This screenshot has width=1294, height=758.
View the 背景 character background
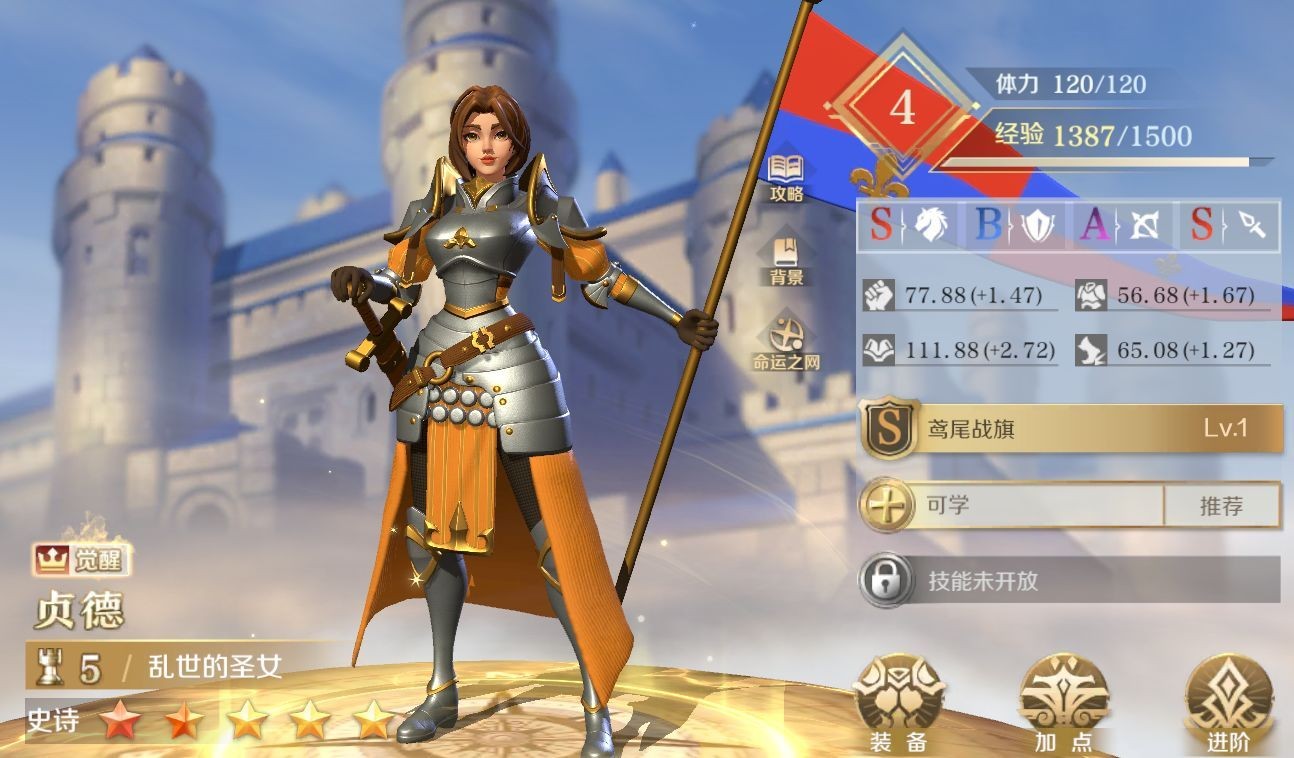coord(786,260)
